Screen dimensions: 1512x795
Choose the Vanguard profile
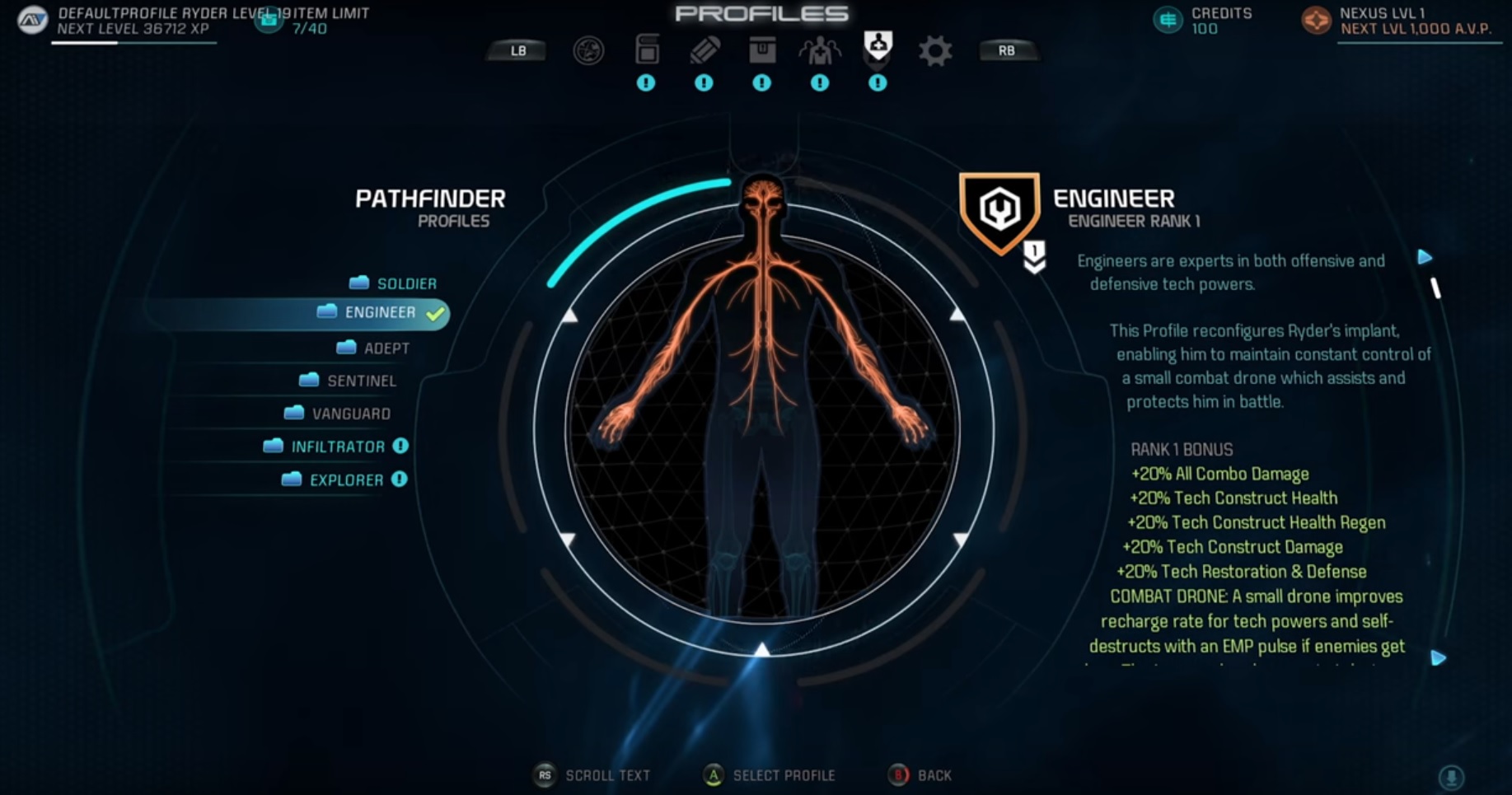(350, 414)
